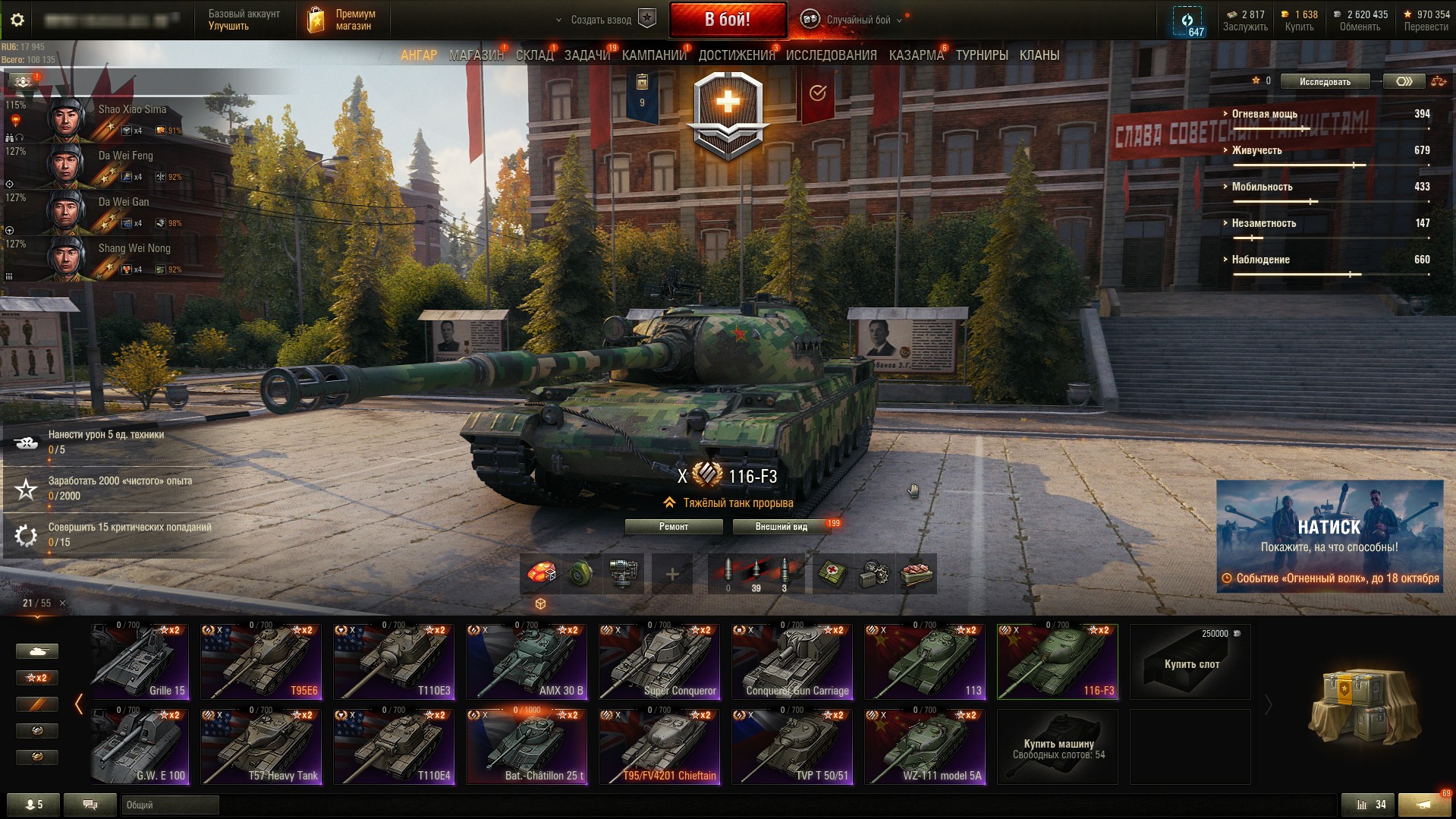
Task: Choose the Super Conqueror tank
Action: point(659,662)
